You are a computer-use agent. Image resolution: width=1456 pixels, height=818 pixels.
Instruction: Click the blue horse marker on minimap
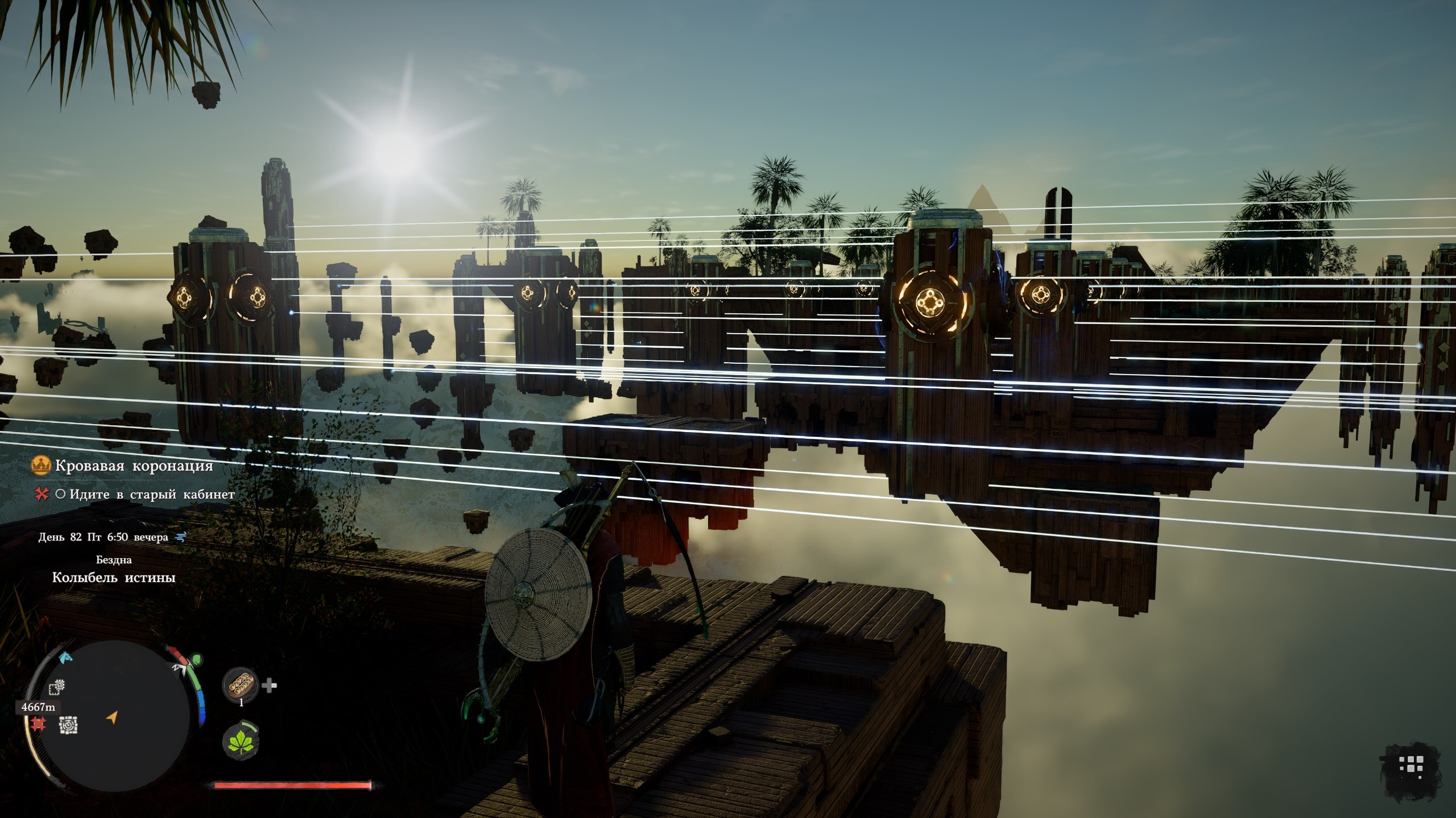tap(67, 658)
